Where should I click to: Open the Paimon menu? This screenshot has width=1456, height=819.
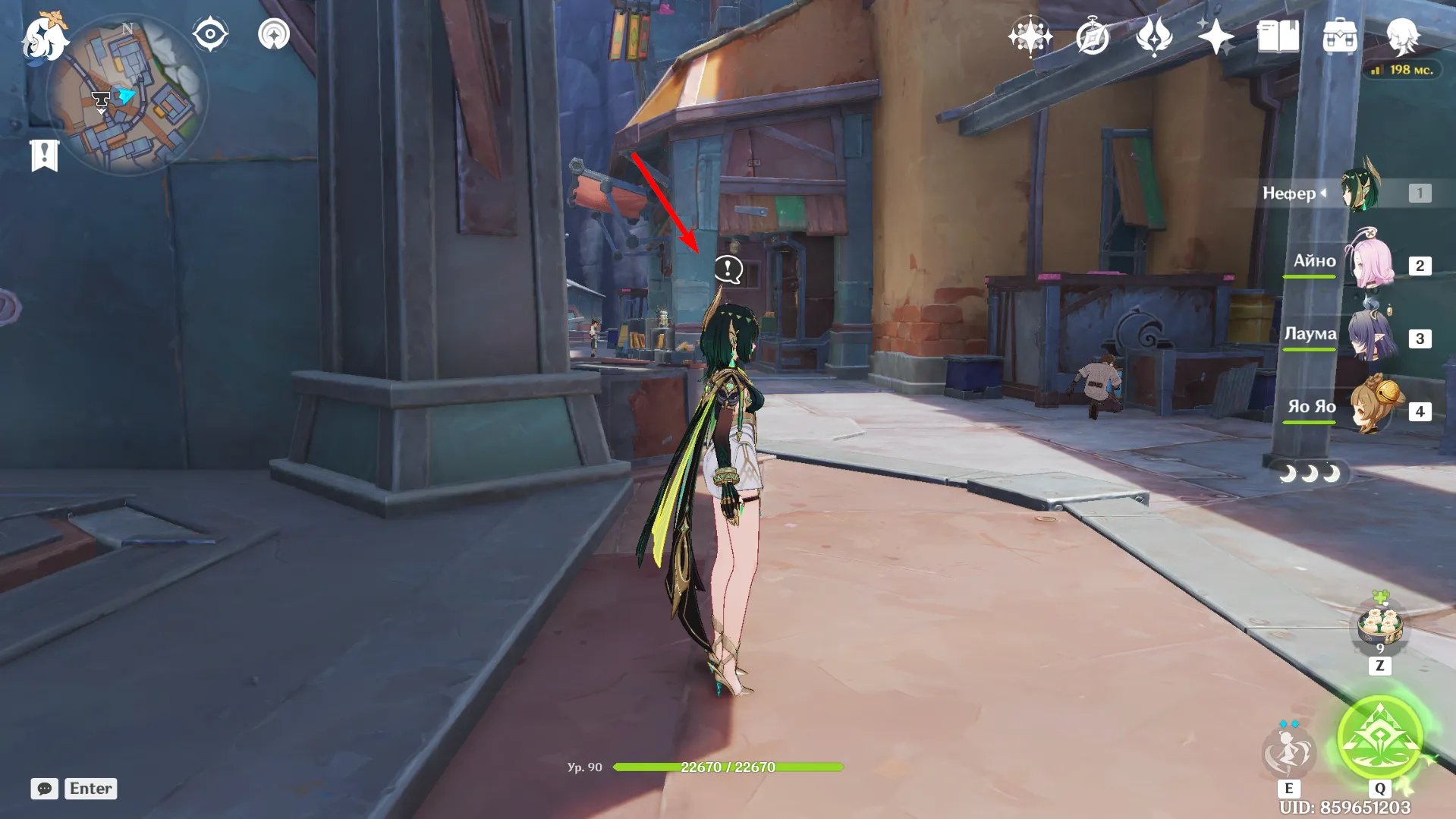43,38
